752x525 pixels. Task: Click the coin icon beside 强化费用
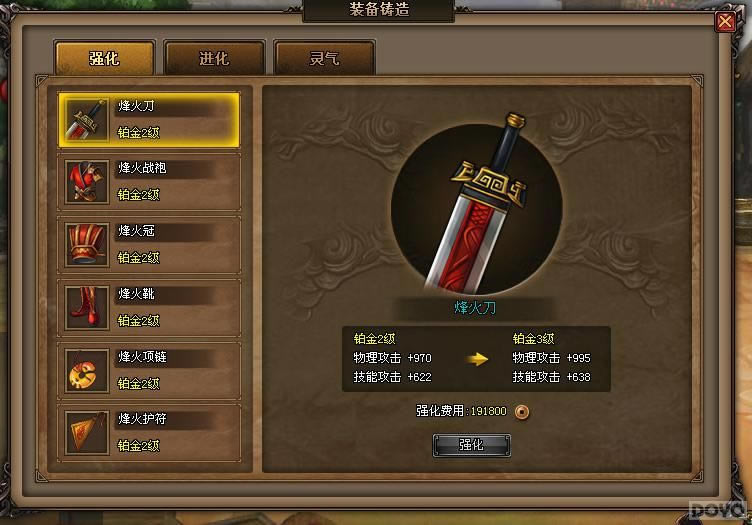pos(521,411)
